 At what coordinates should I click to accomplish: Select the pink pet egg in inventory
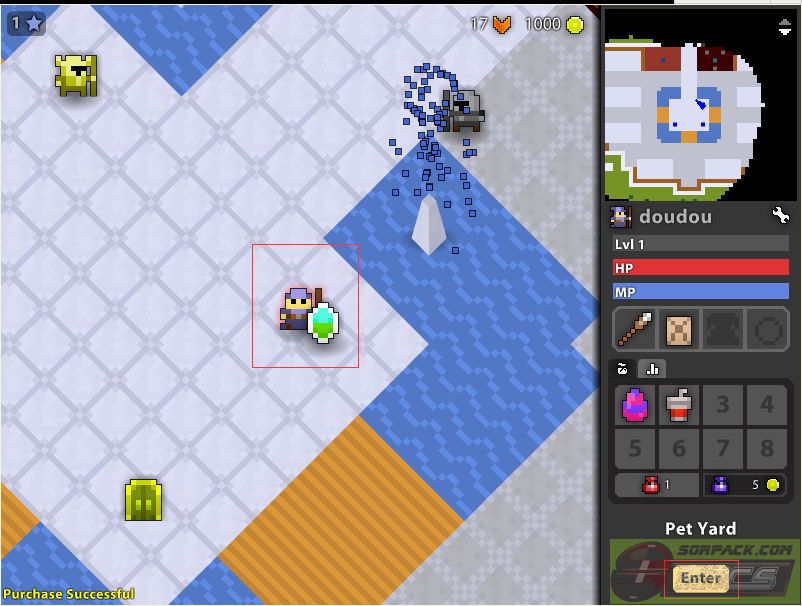636,405
